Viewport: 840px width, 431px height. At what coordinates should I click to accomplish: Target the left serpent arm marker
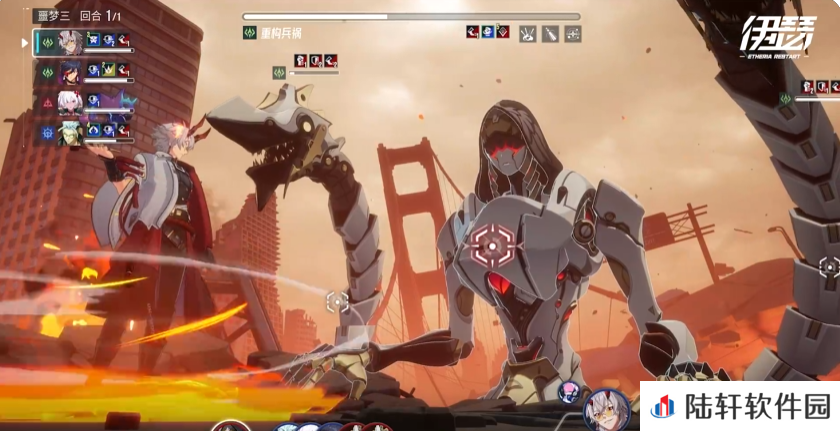tap(338, 300)
